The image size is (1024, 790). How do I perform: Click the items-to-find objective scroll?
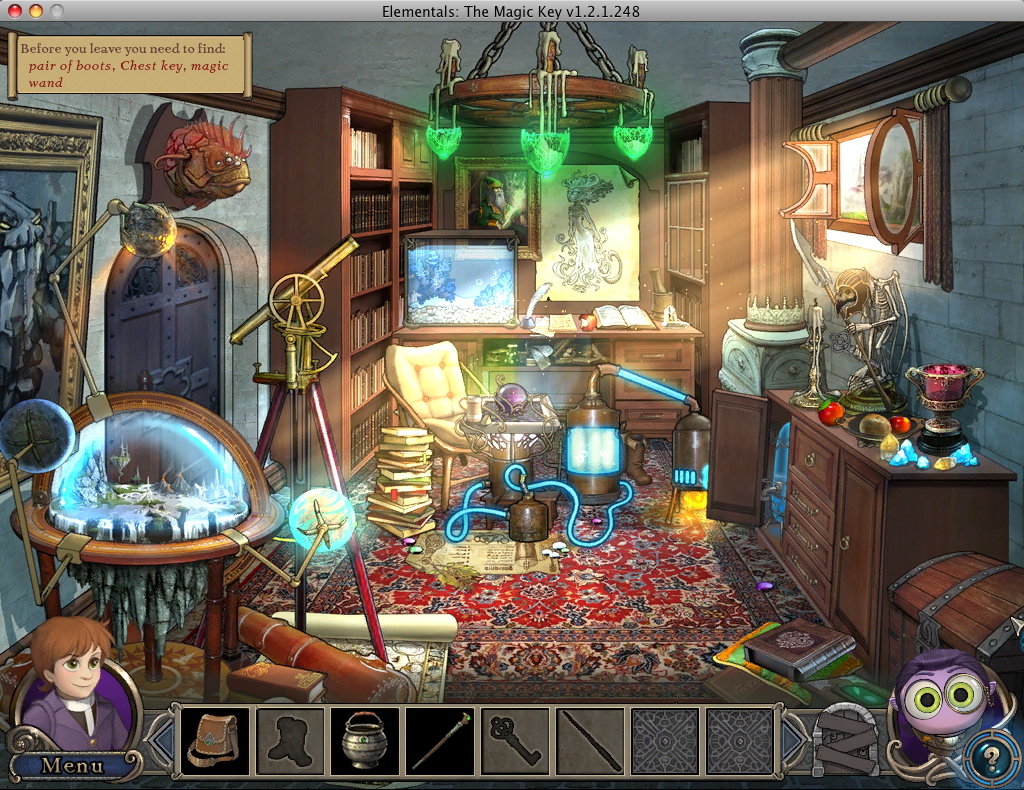tap(130, 64)
